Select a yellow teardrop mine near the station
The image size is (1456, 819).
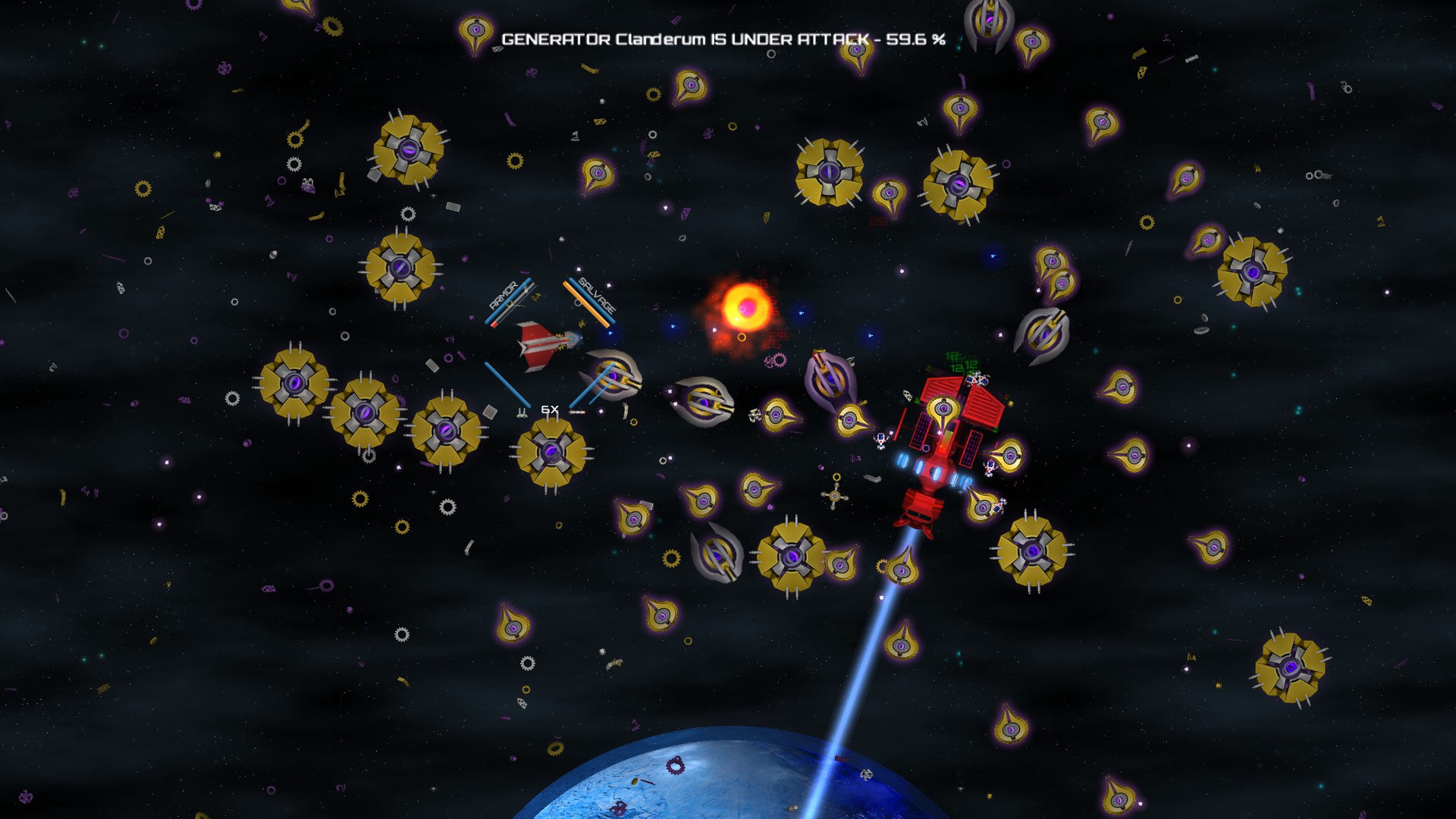pyautogui.click(x=1011, y=455)
